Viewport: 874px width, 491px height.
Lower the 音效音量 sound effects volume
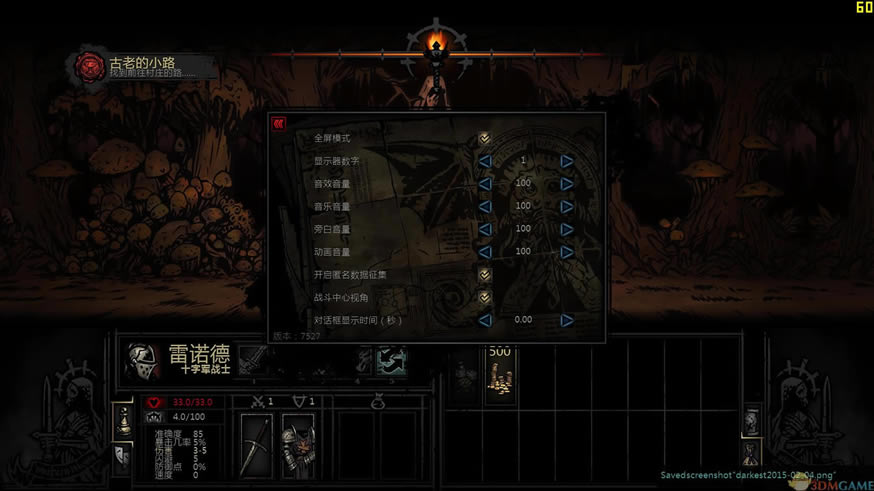pos(485,184)
